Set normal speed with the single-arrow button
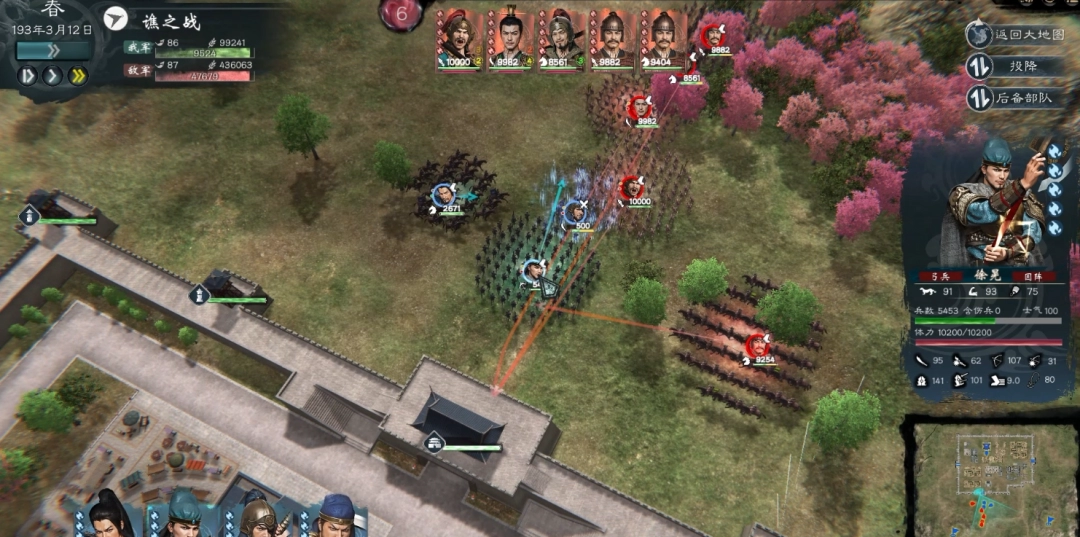Viewport: 1080px width, 537px height. pos(53,75)
